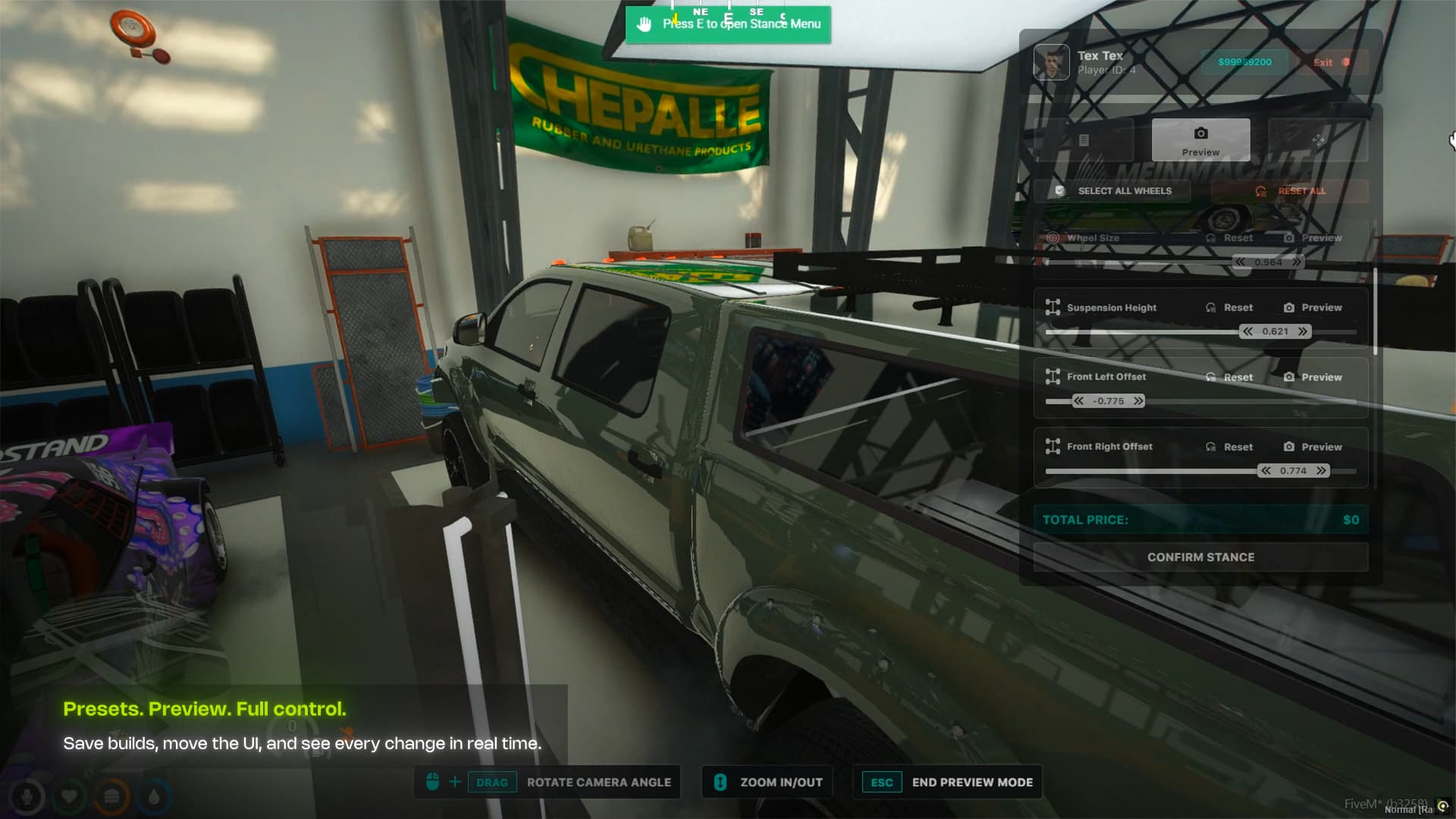Screen dimensions: 1456x819
Task: Exit the stance menu
Action: 1331,62
